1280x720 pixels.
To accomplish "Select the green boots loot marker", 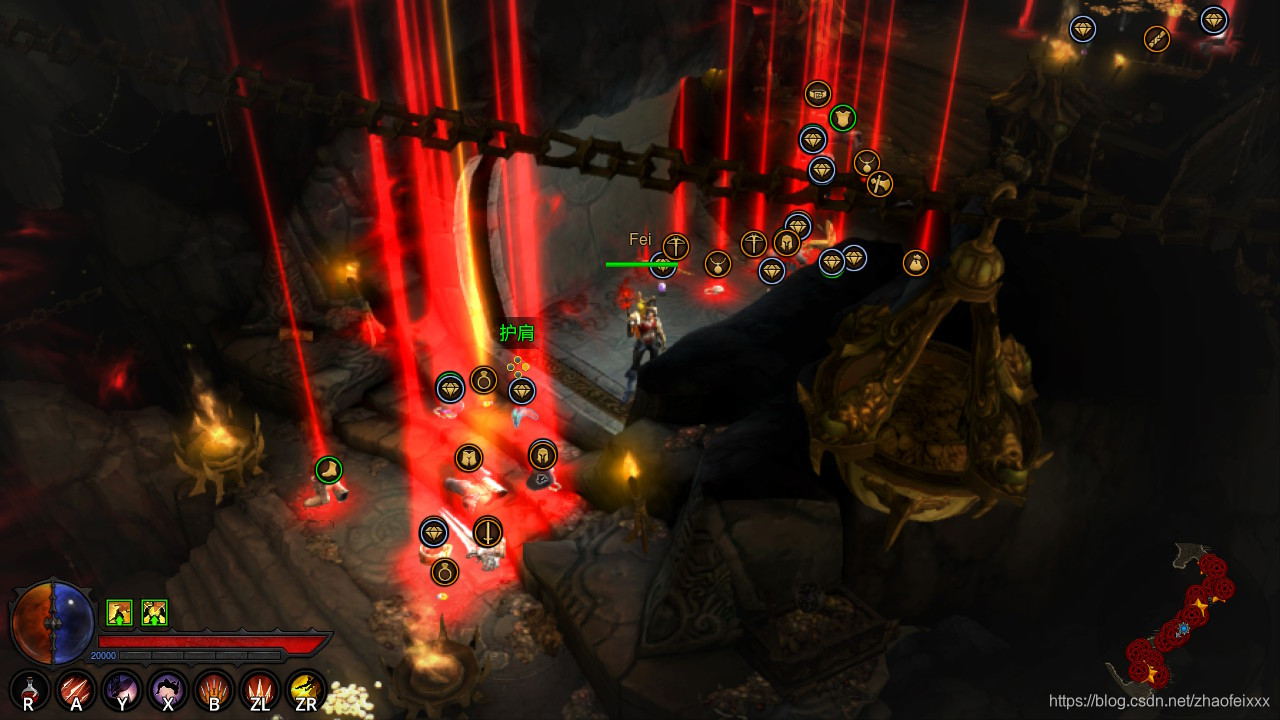I will coord(329,469).
